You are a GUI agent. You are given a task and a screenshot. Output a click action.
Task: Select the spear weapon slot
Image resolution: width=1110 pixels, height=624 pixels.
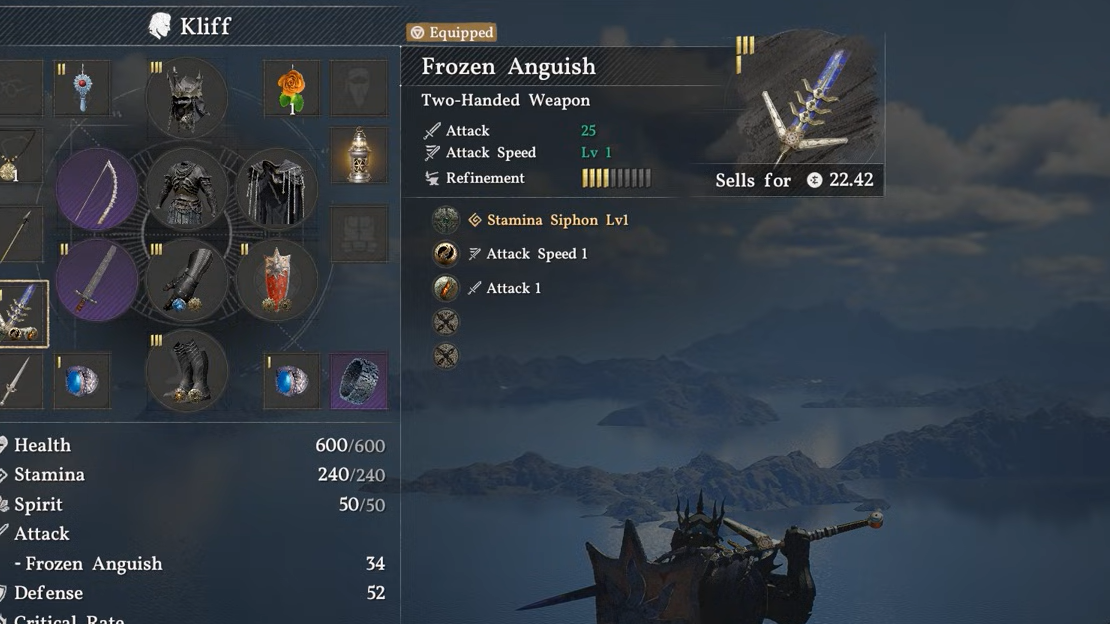[x=18, y=236]
